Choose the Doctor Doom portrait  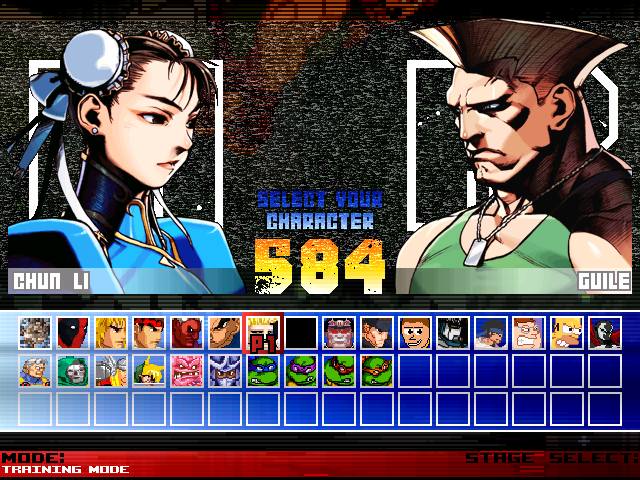tap(73, 370)
